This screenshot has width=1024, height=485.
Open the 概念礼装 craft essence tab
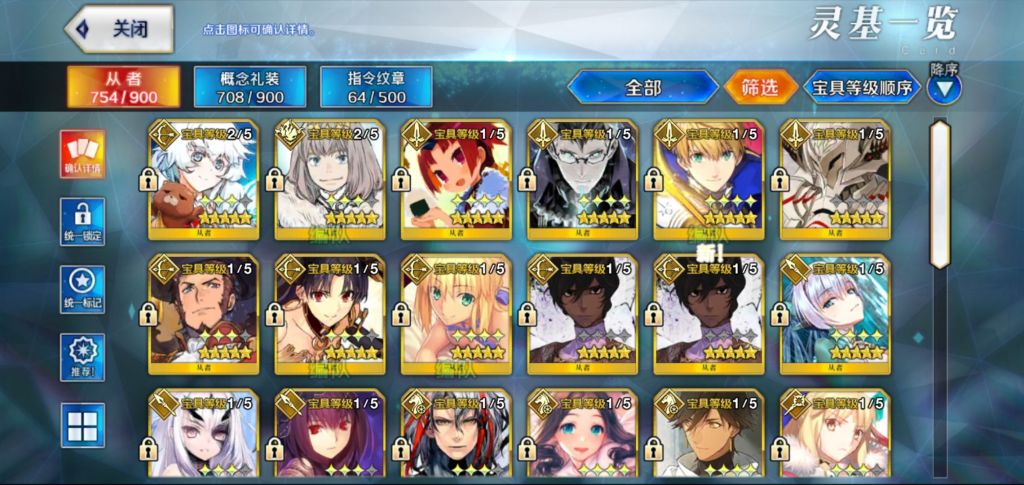point(249,87)
